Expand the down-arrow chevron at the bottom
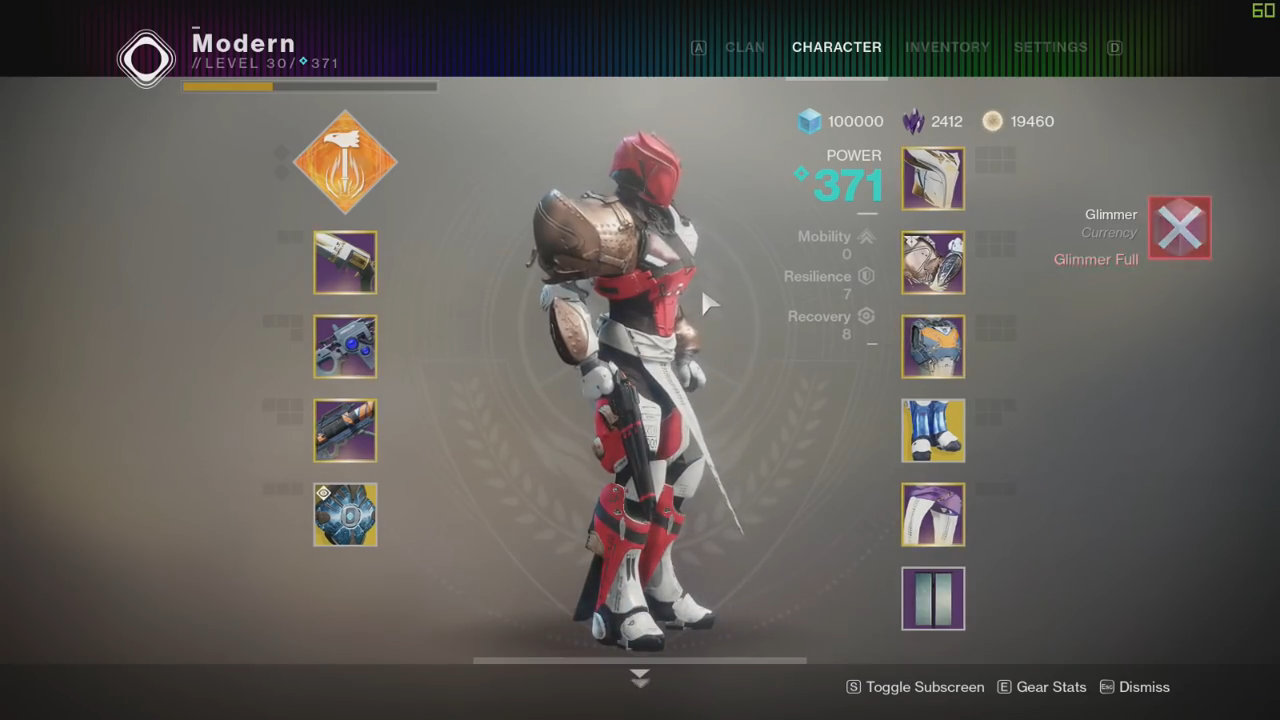This screenshot has height=720, width=1280. (x=640, y=678)
